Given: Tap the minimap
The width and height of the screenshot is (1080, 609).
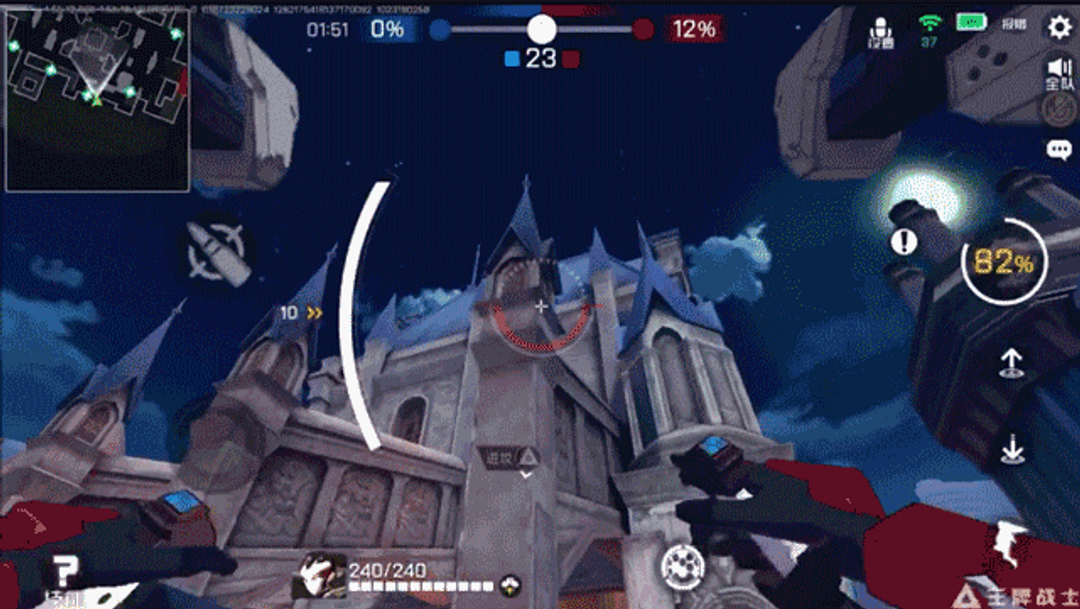Looking at the screenshot, I should pyautogui.click(x=97, y=100).
